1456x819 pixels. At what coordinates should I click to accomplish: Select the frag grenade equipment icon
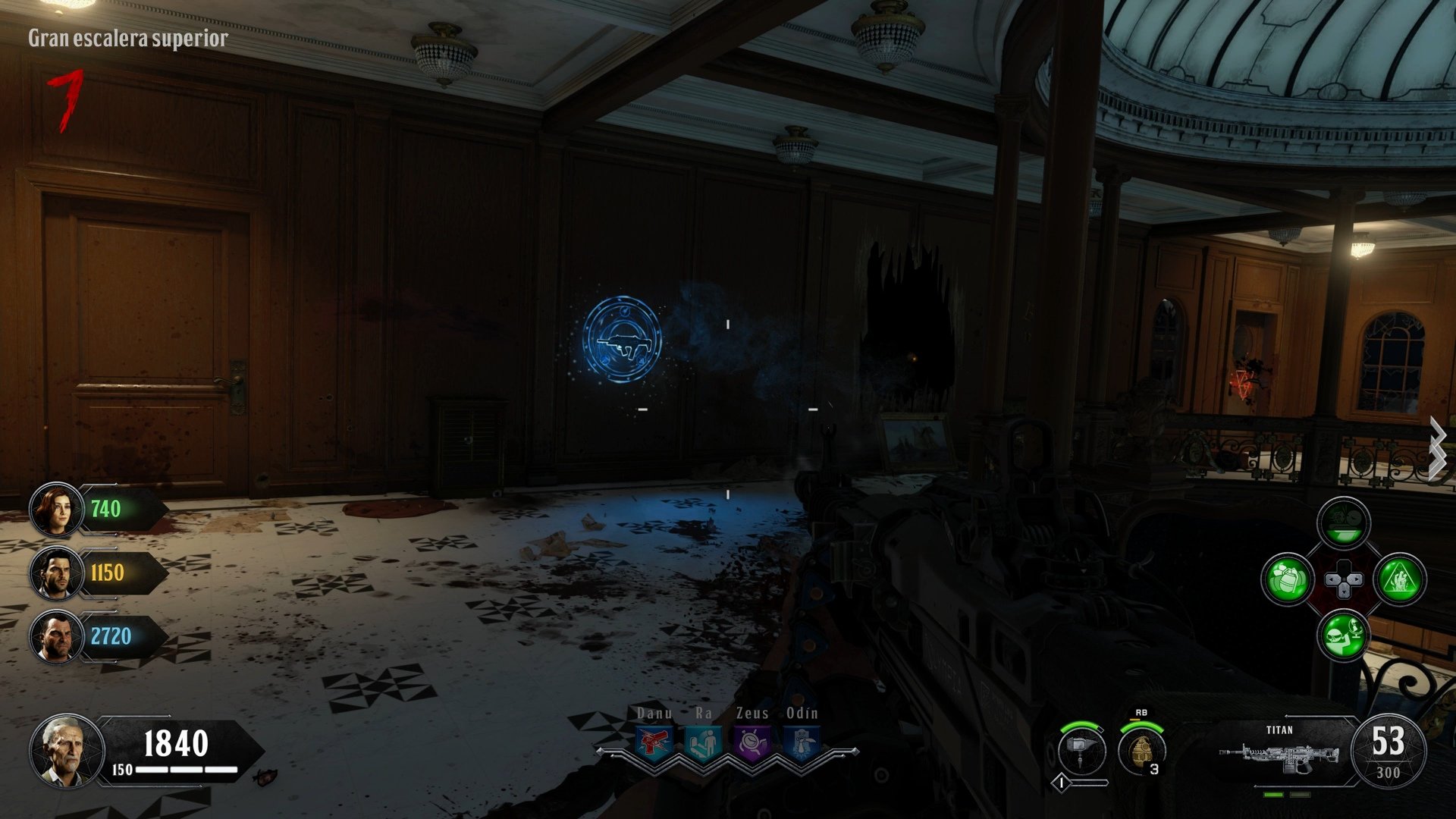coord(1141,750)
